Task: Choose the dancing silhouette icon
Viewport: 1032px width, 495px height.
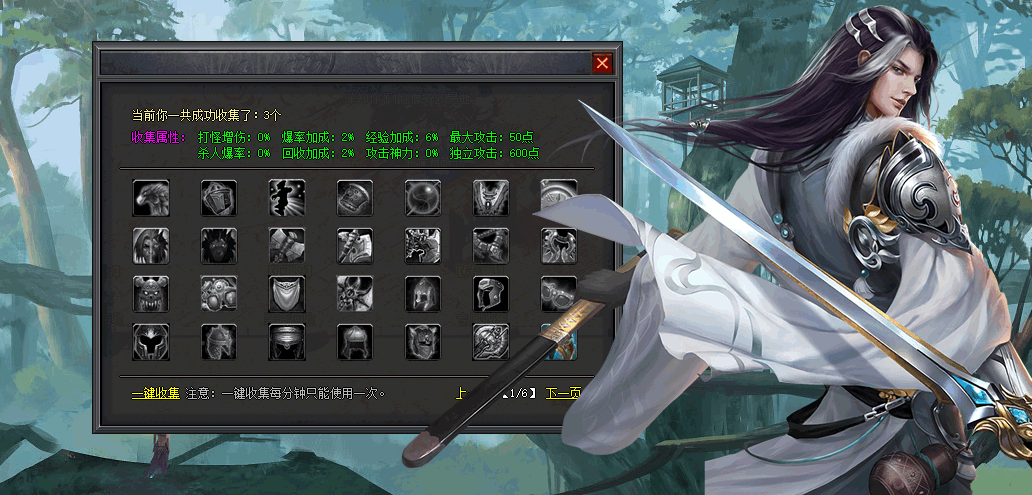Action: click(287, 198)
